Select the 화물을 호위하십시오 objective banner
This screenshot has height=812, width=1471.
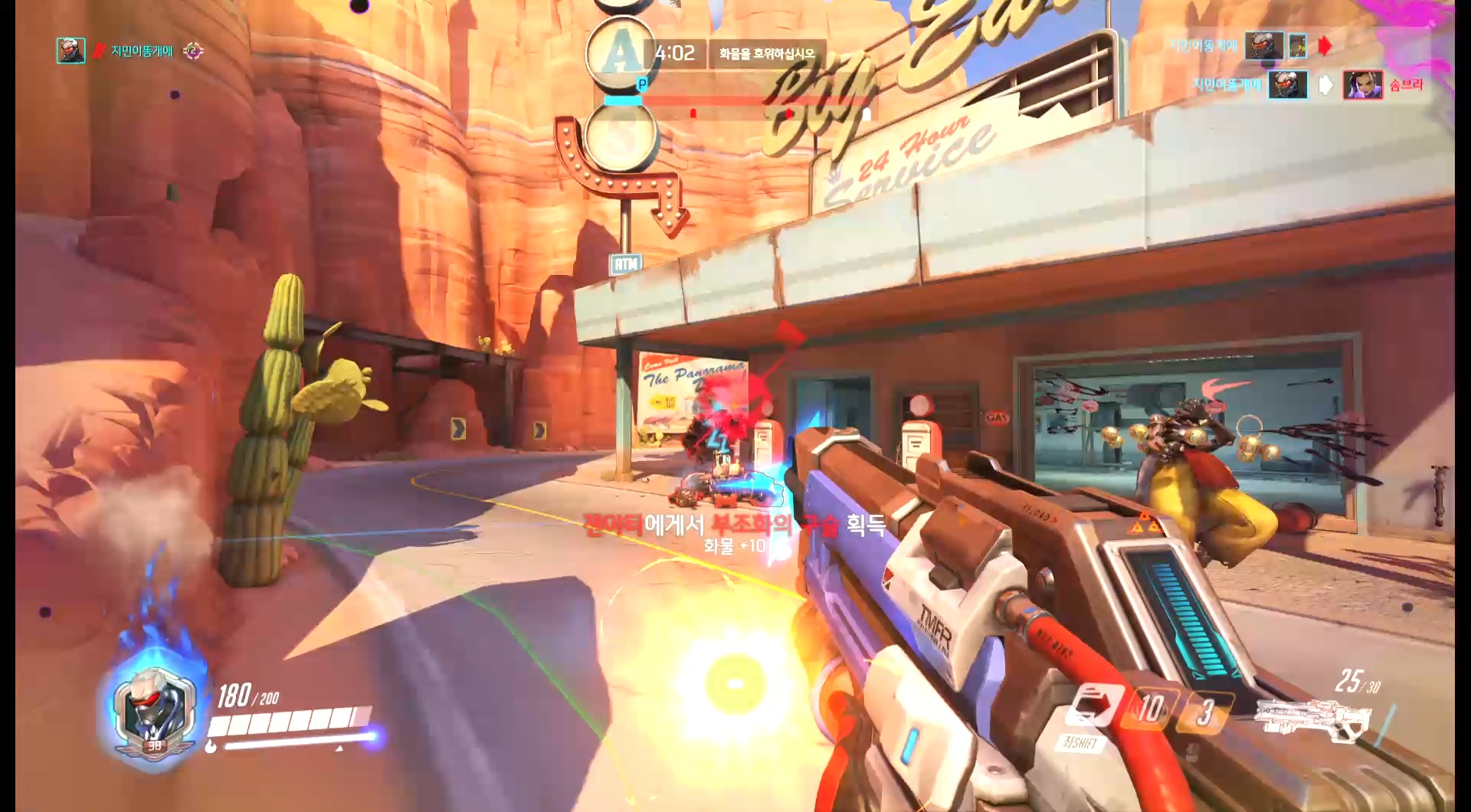point(766,53)
